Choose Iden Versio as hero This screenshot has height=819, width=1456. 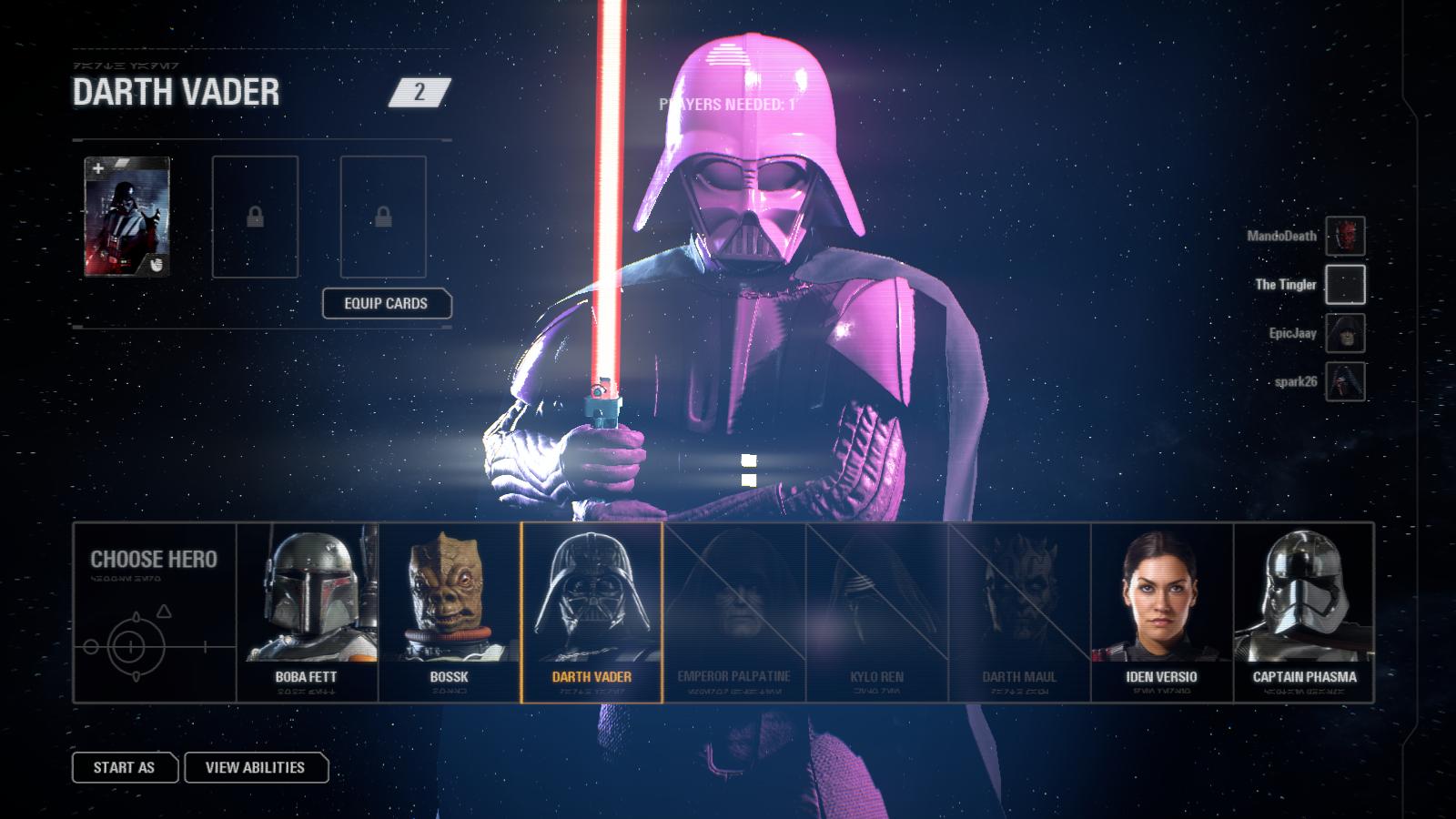[1161, 612]
